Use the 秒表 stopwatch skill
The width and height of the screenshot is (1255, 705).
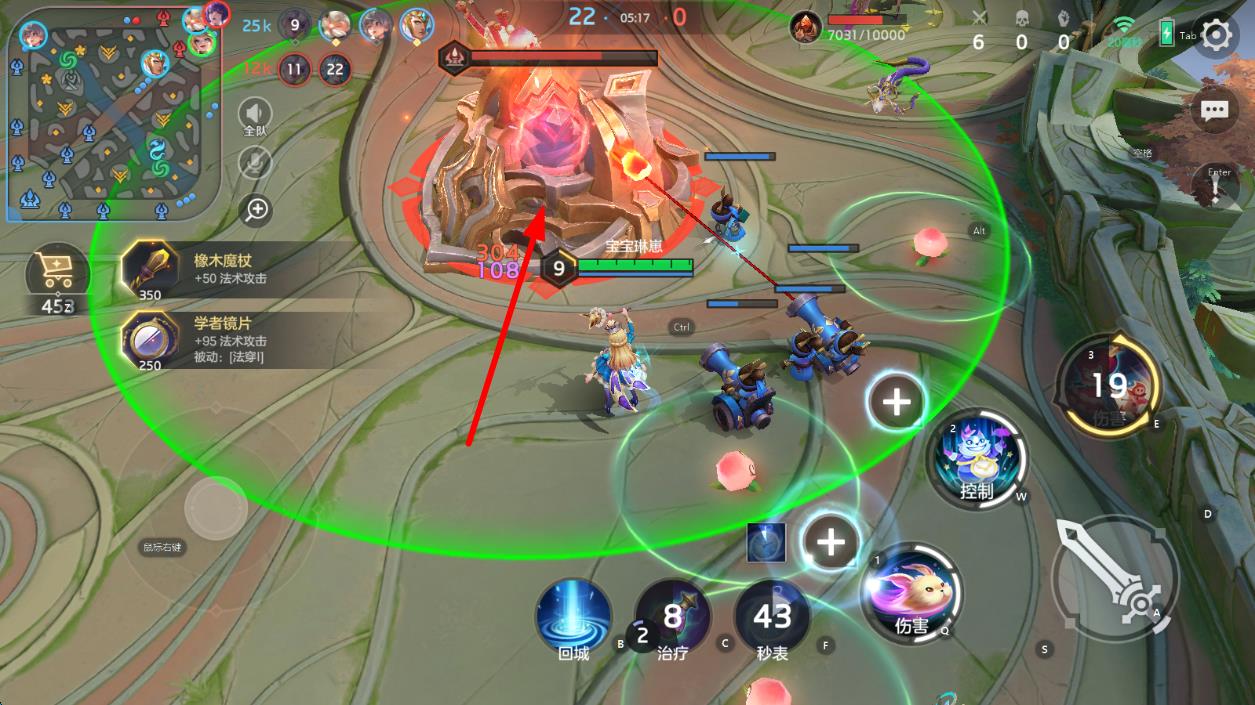[x=772, y=617]
